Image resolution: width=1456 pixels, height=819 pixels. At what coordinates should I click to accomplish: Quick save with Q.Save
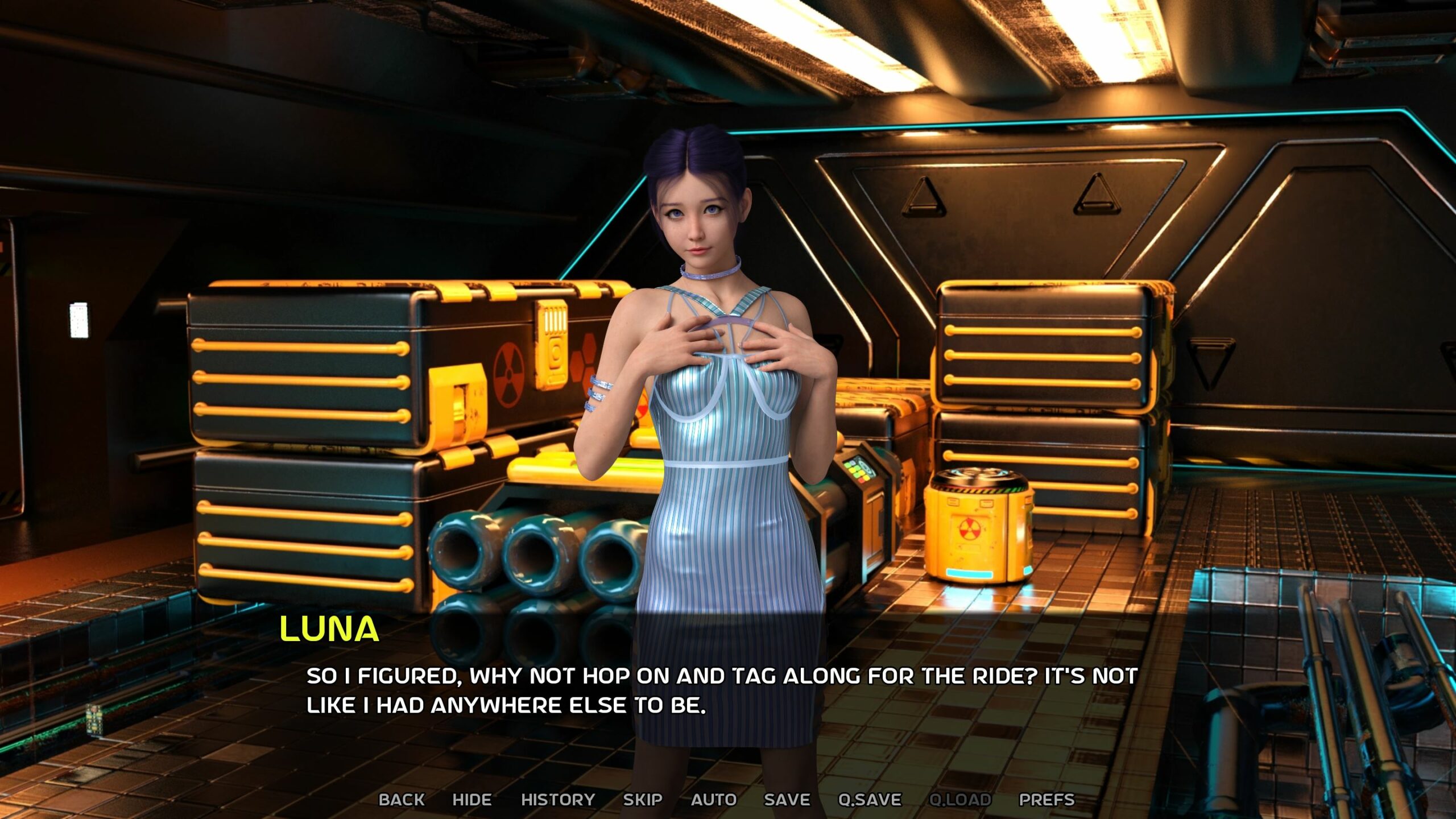point(869,799)
